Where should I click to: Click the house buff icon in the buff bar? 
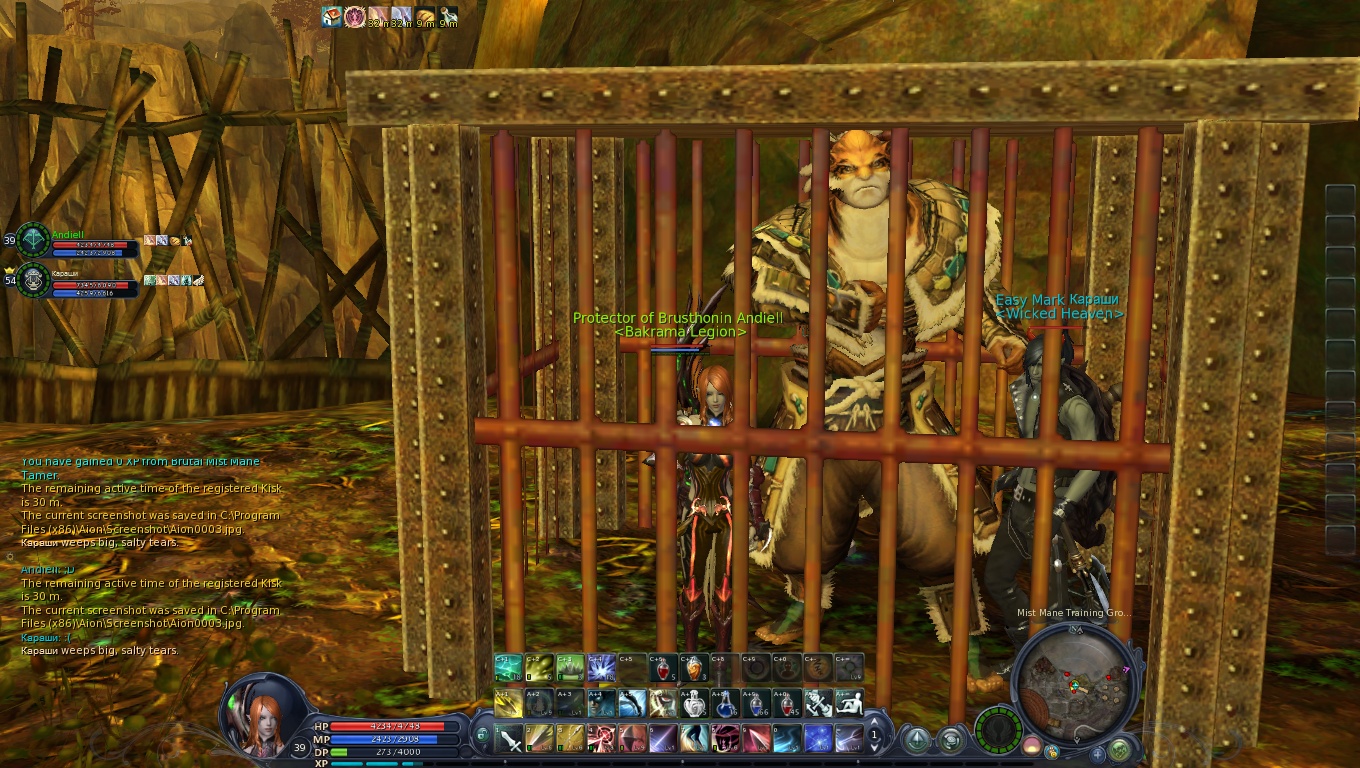331,16
